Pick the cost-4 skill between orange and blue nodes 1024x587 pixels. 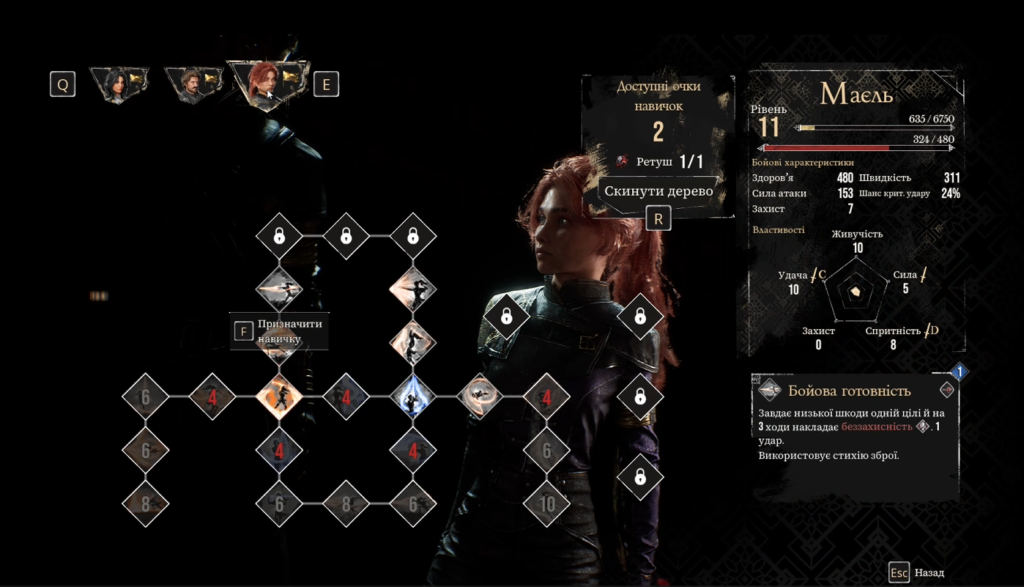346,397
